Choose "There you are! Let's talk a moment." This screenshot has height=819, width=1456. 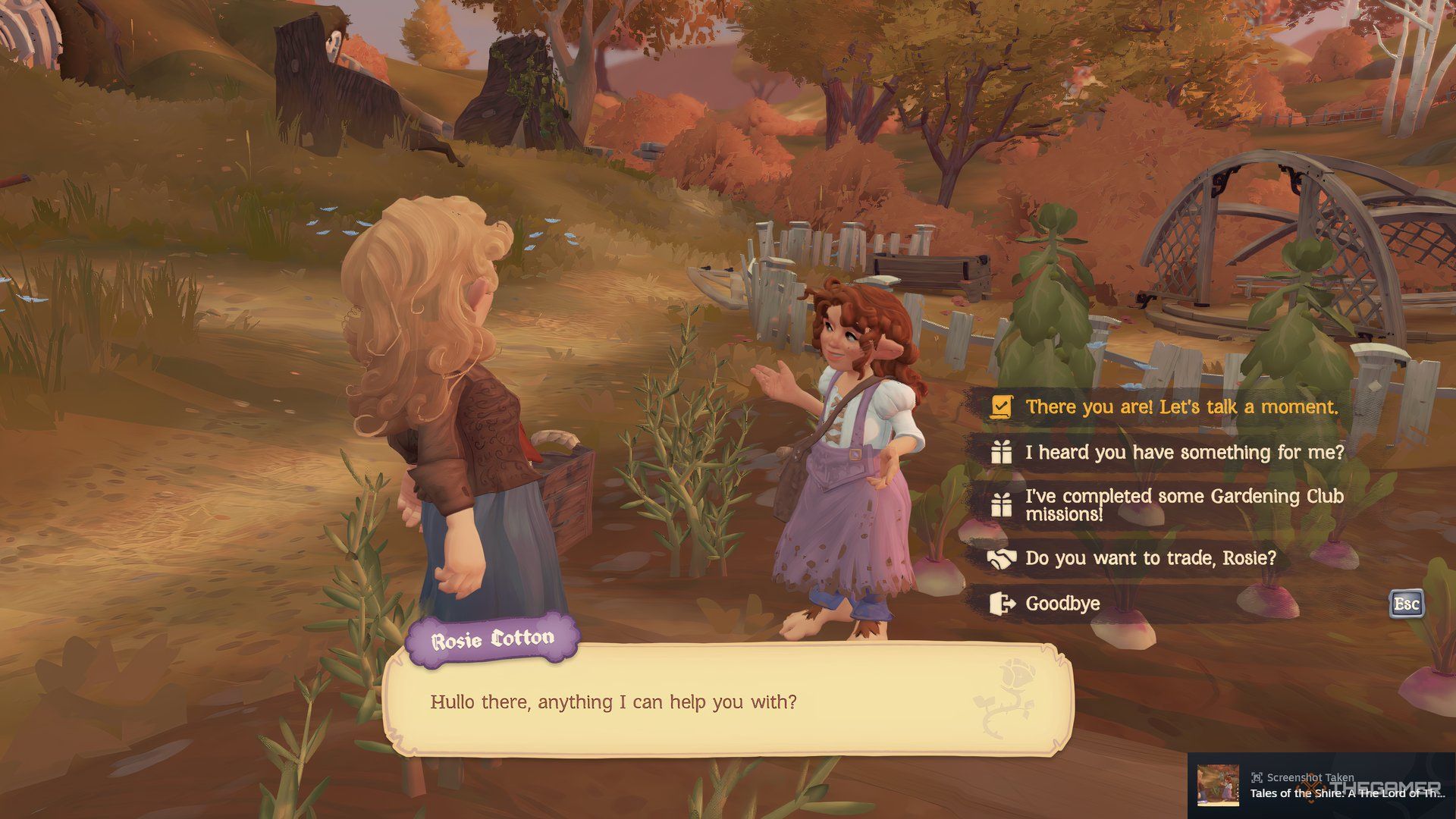pyautogui.click(x=1181, y=407)
